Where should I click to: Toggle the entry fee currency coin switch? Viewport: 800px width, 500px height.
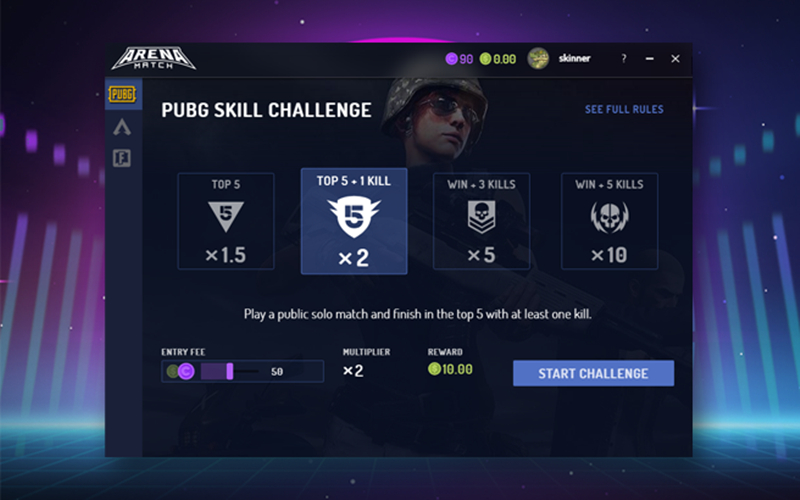181,372
